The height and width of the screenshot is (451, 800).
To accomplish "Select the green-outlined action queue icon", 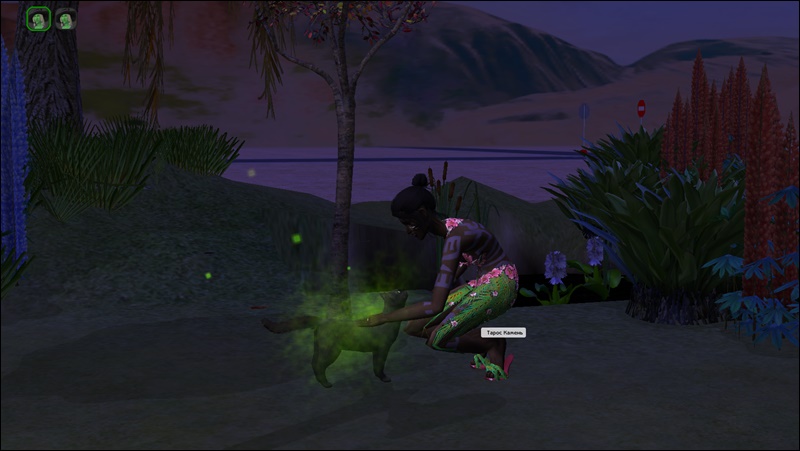I will [38, 18].
